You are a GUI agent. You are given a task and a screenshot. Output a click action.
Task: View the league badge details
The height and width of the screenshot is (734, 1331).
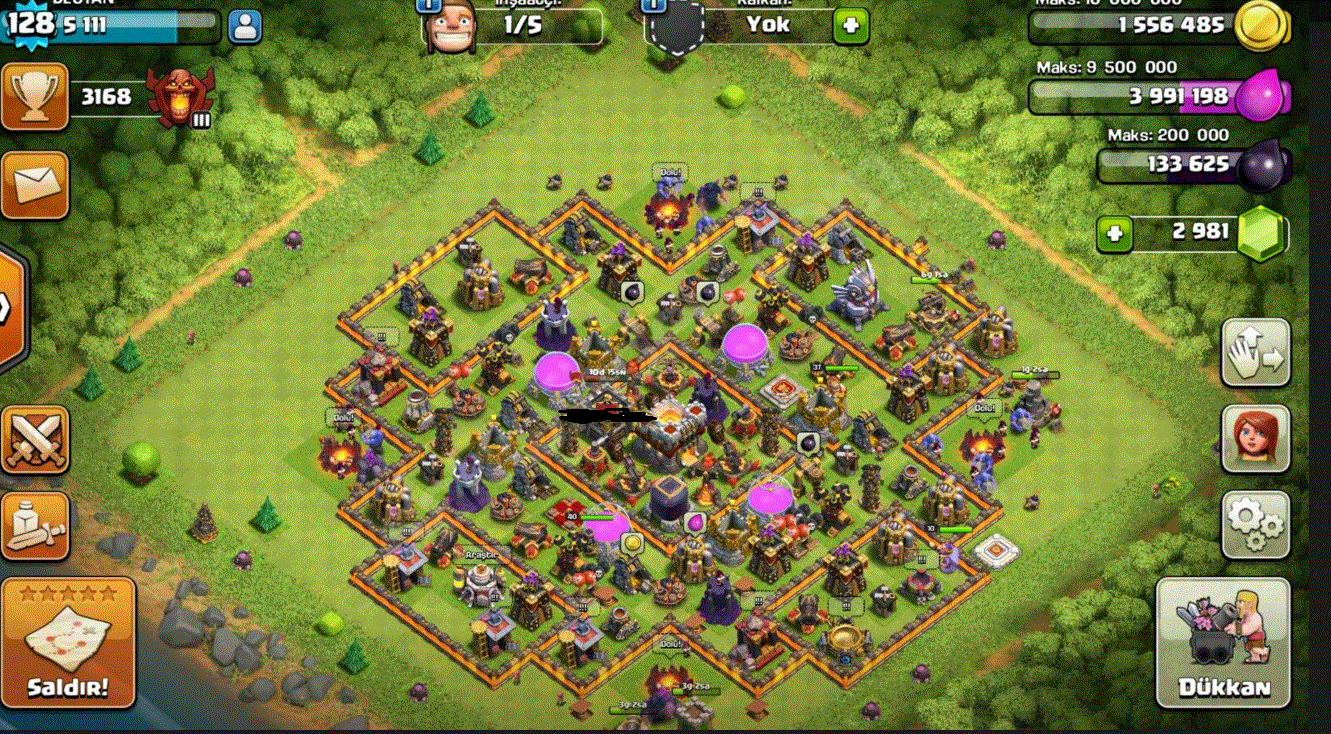[x=180, y=97]
